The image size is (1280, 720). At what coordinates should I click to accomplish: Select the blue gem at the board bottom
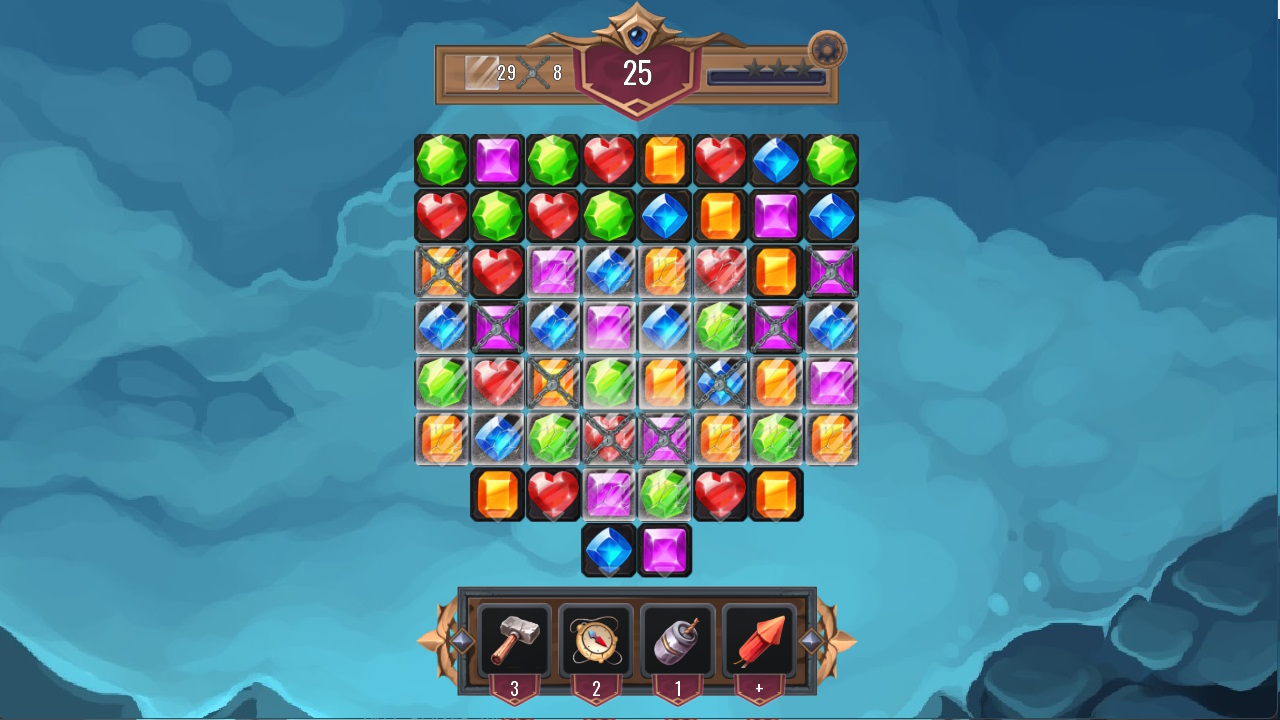[610, 549]
